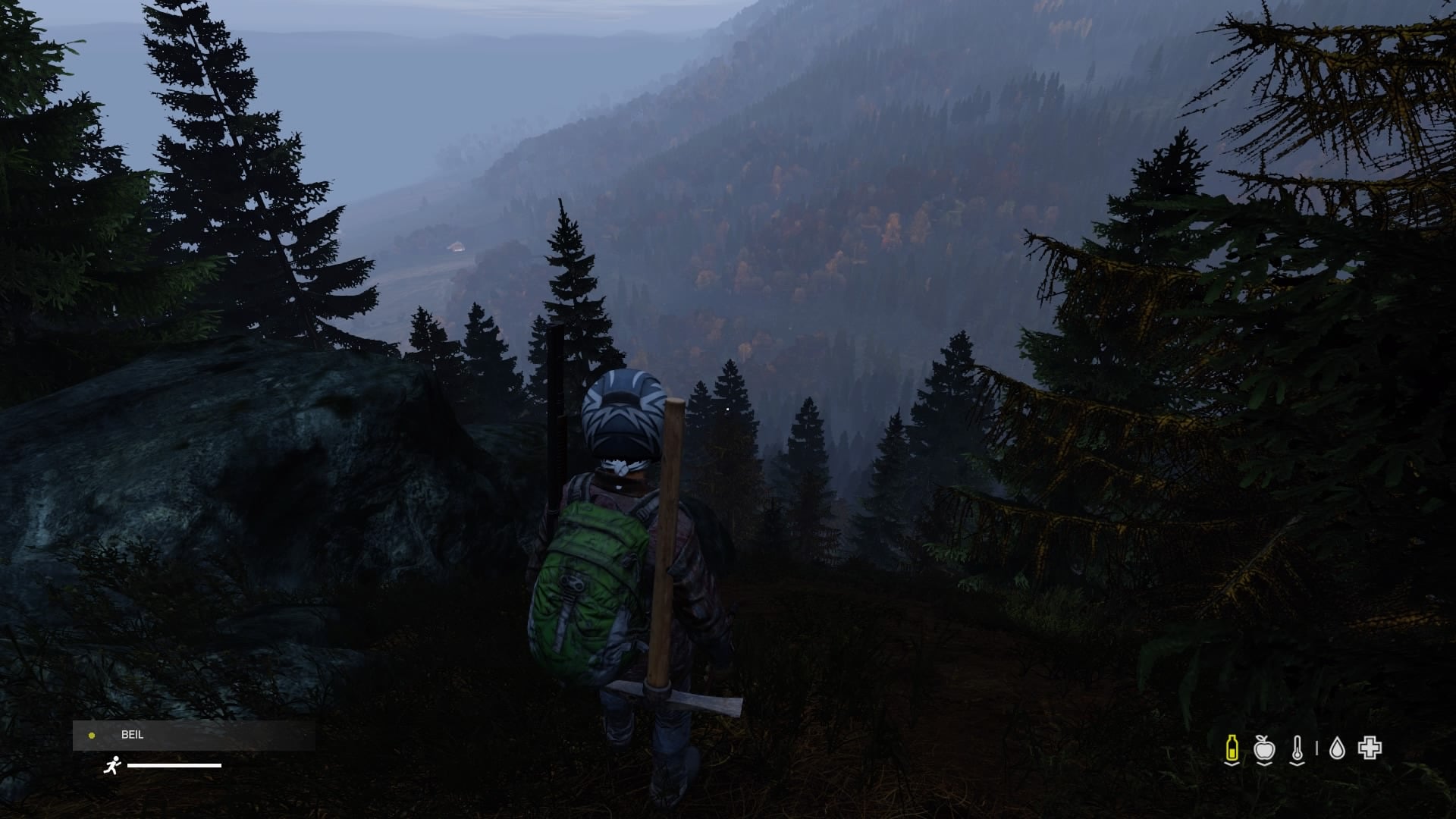Click the thermometer temperature icon

pos(1298,749)
